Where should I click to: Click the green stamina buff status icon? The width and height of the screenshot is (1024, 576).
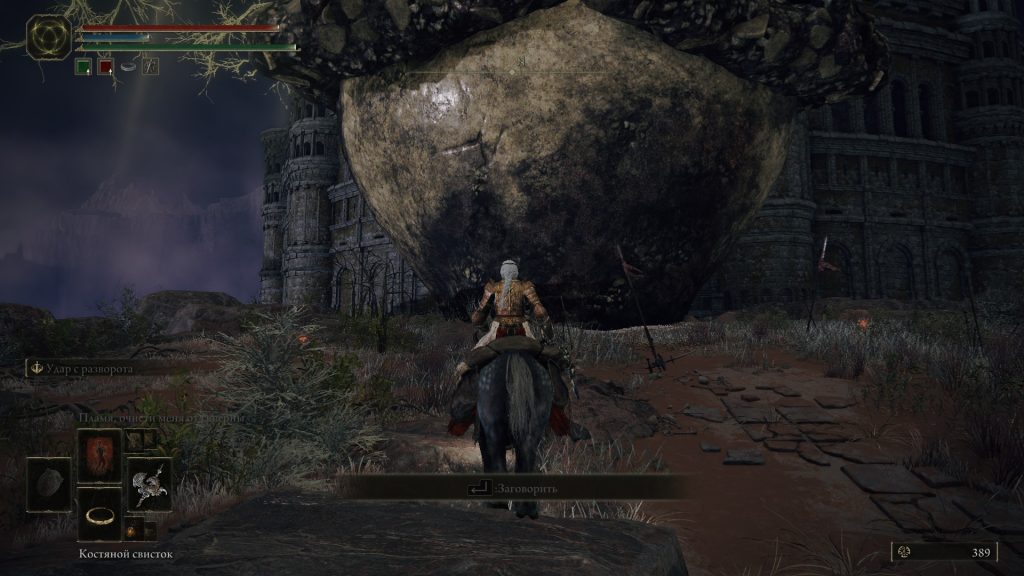click(83, 67)
